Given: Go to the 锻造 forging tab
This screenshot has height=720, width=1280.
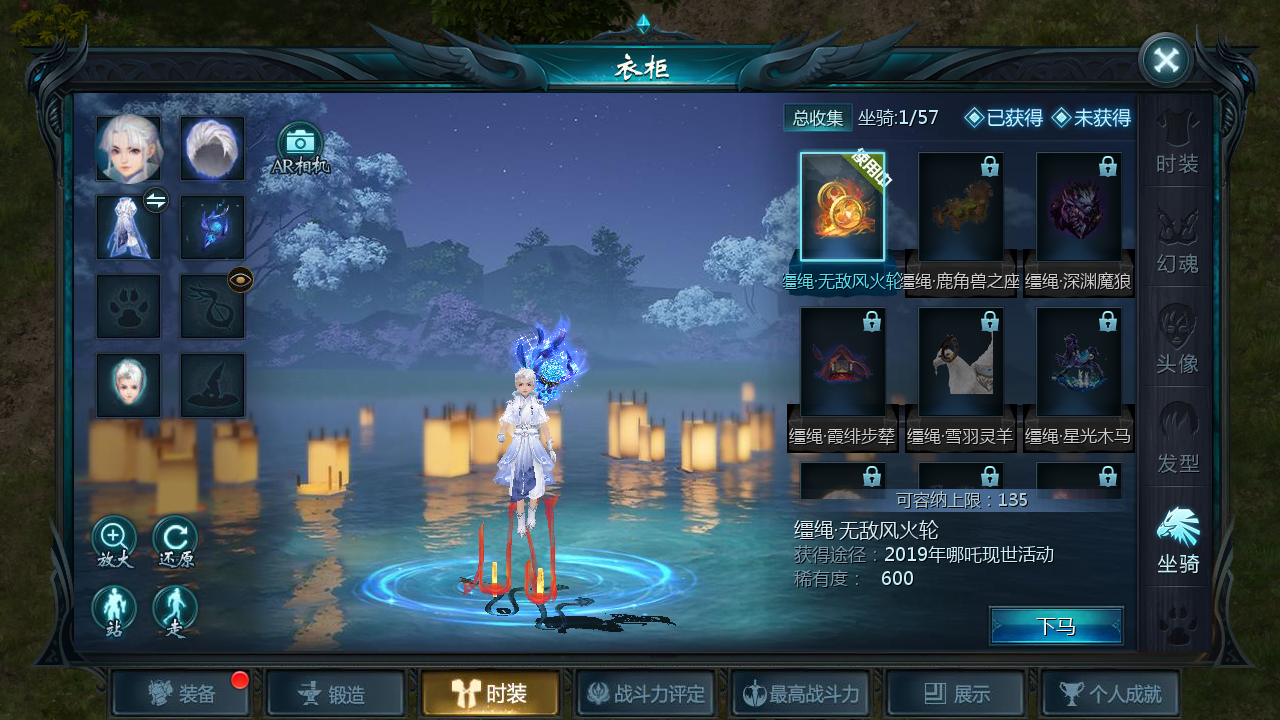Looking at the screenshot, I should click(336, 693).
